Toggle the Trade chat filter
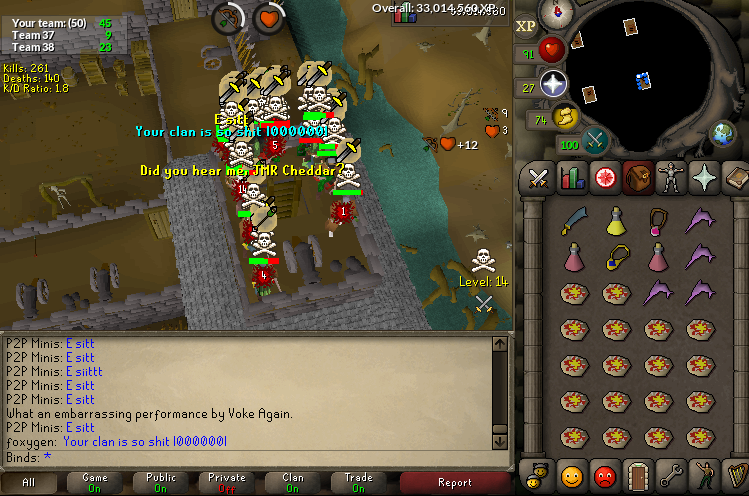Screen dimensions: 749x496 [x=359, y=482]
